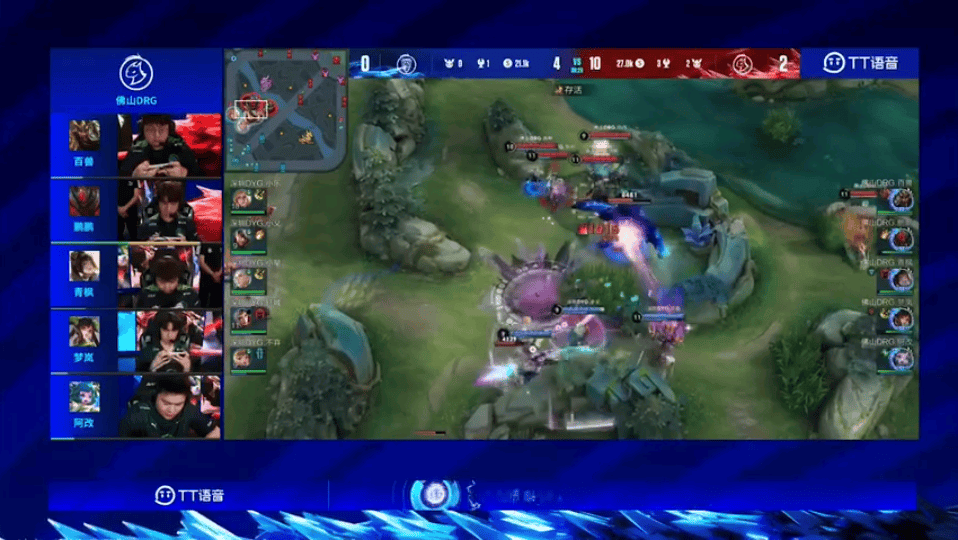Select player 梦岚's hero portrait
The height and width of the screenshot is (540, 958).
point(84,331)
